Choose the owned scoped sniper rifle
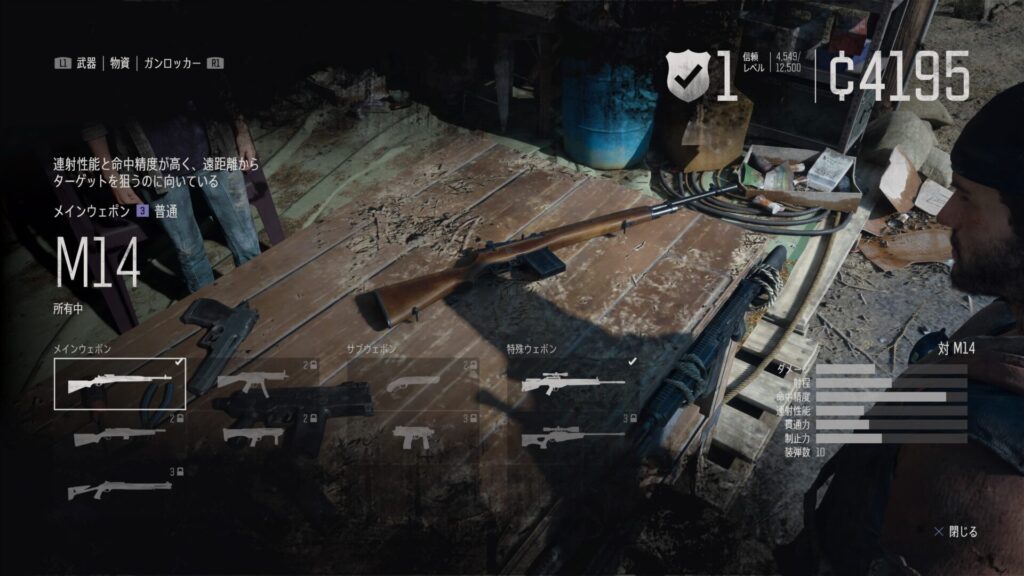1024x576 pixels. coord(572,383)
